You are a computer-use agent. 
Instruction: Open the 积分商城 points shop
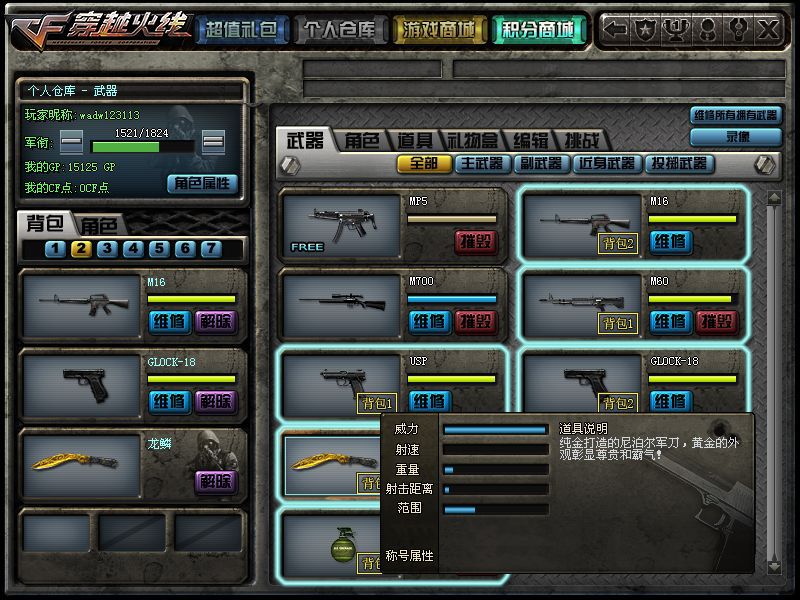[x=539, y=30]
